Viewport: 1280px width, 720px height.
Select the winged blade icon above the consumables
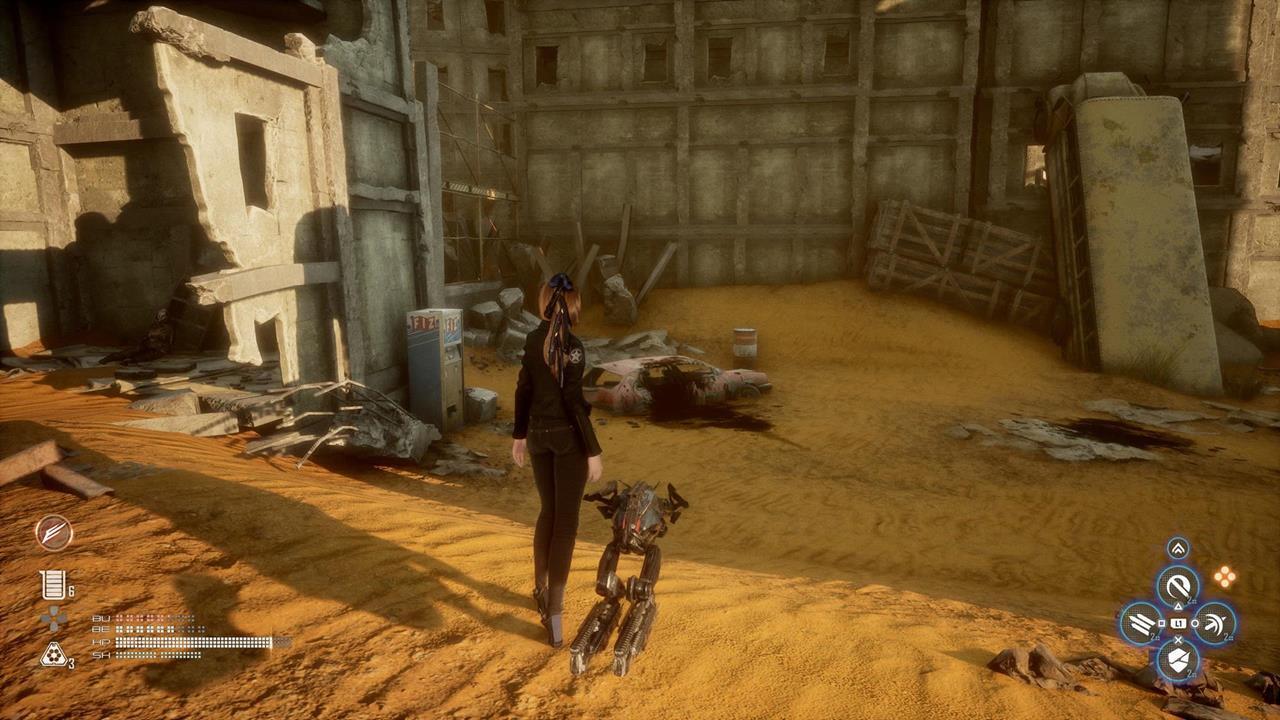pyautogui.click(x=54, y=533)
